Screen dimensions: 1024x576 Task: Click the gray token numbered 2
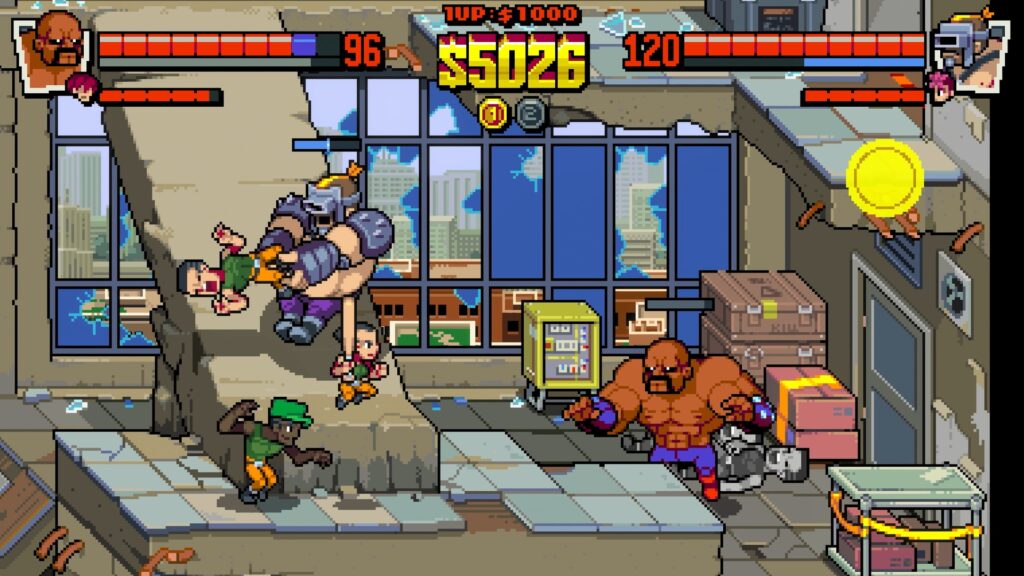(531, 113)
